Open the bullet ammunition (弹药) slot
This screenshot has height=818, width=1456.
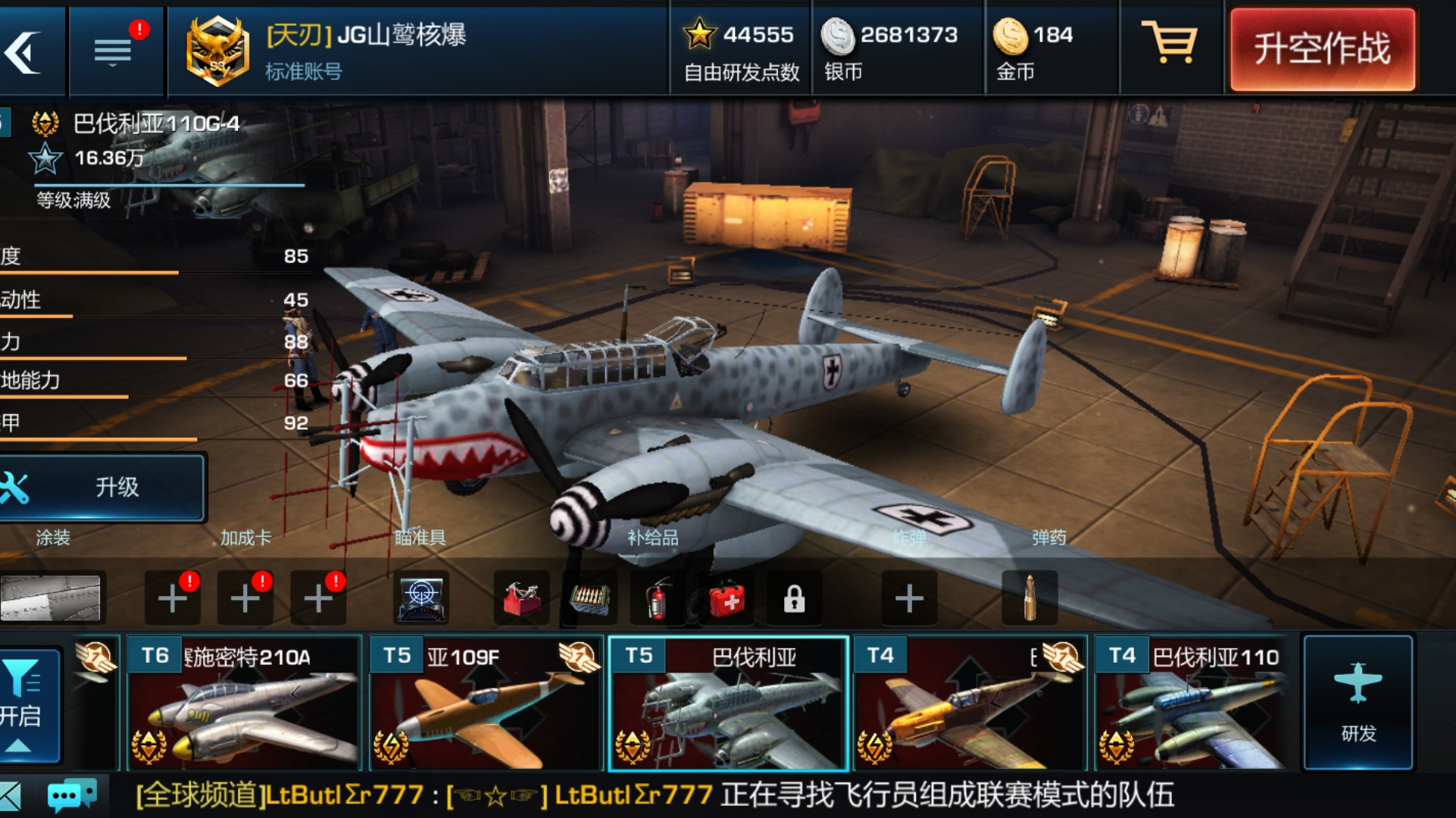coord(1029,598)
